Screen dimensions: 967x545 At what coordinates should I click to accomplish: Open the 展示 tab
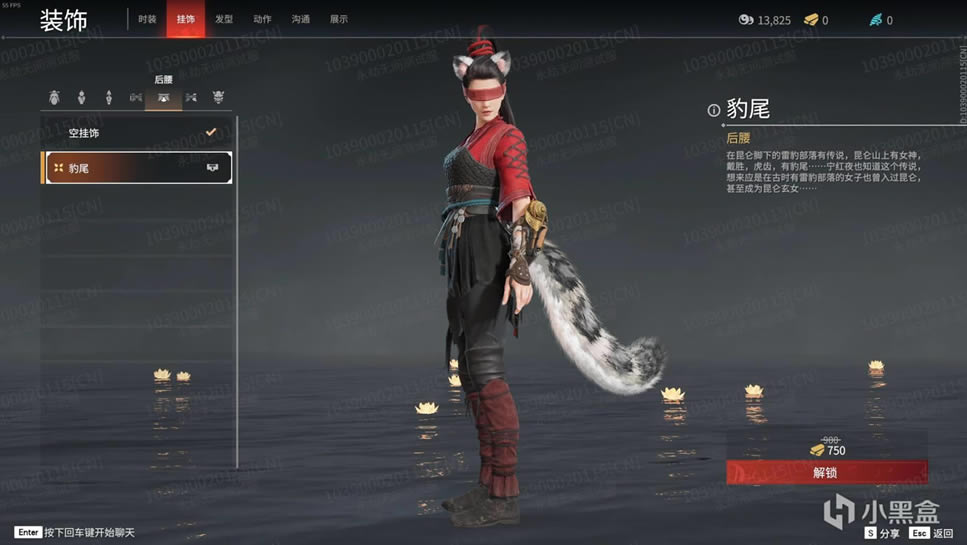[339, 19]
